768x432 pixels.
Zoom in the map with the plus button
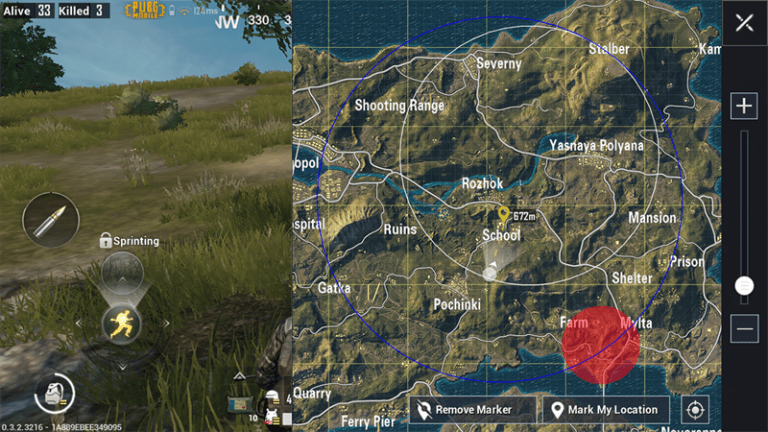tap(744, 106)
